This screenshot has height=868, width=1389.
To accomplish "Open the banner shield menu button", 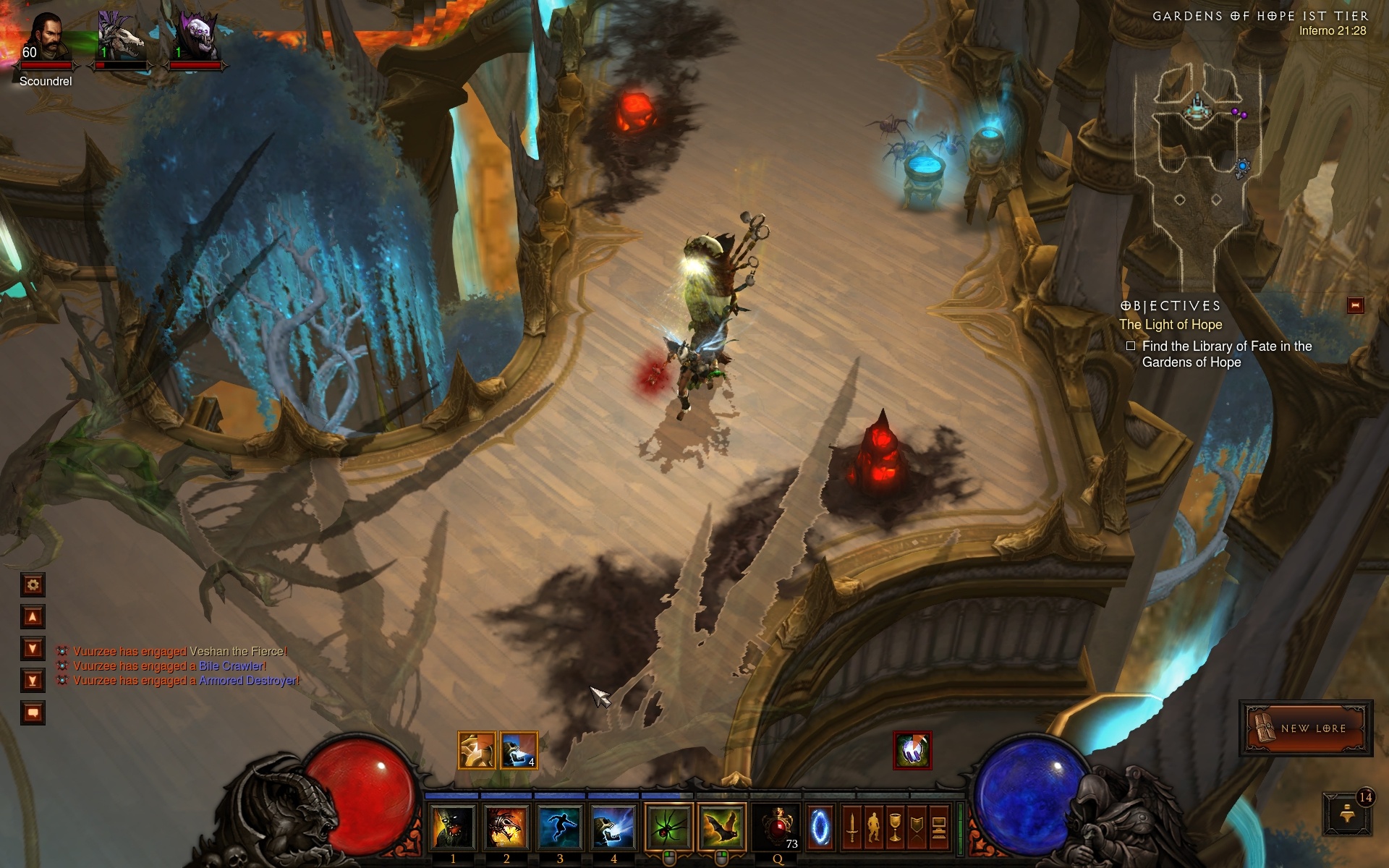I will point(917,827).
